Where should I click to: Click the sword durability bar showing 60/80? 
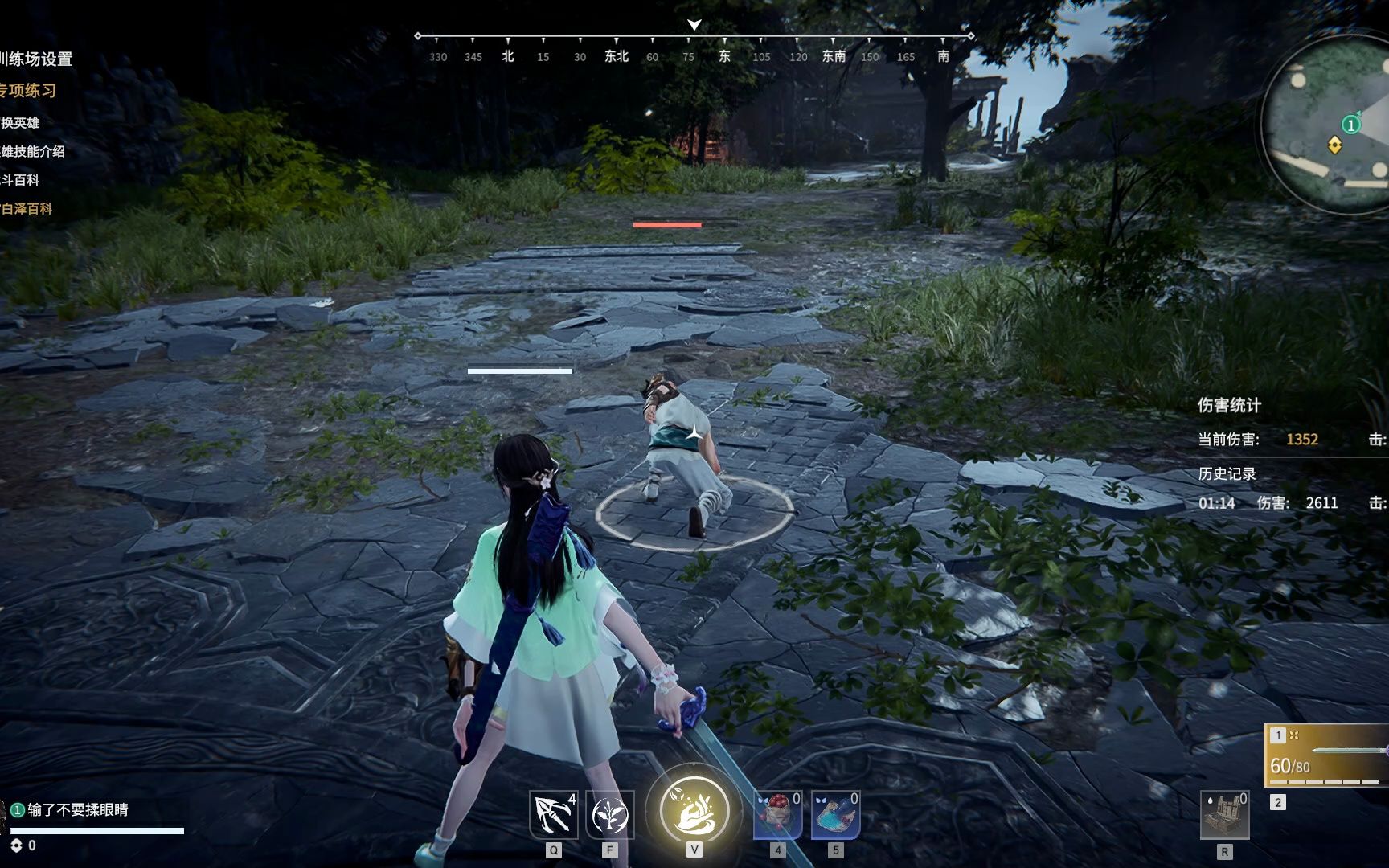[x=1290, y=765]
